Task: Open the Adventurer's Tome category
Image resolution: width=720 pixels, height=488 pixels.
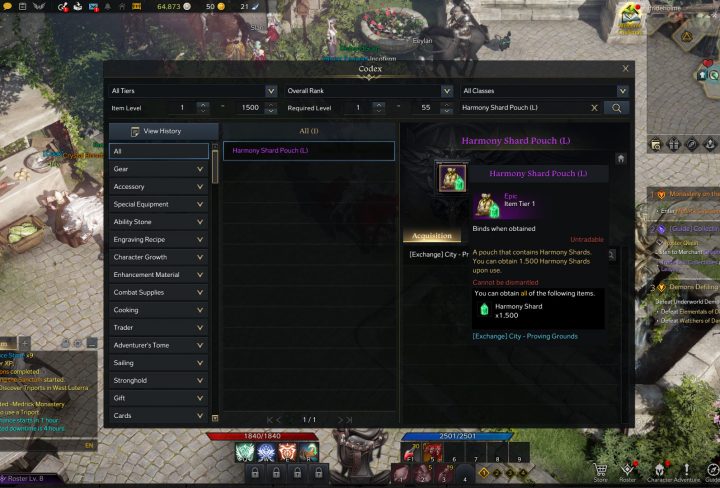Action: click(x=160, y=345)
